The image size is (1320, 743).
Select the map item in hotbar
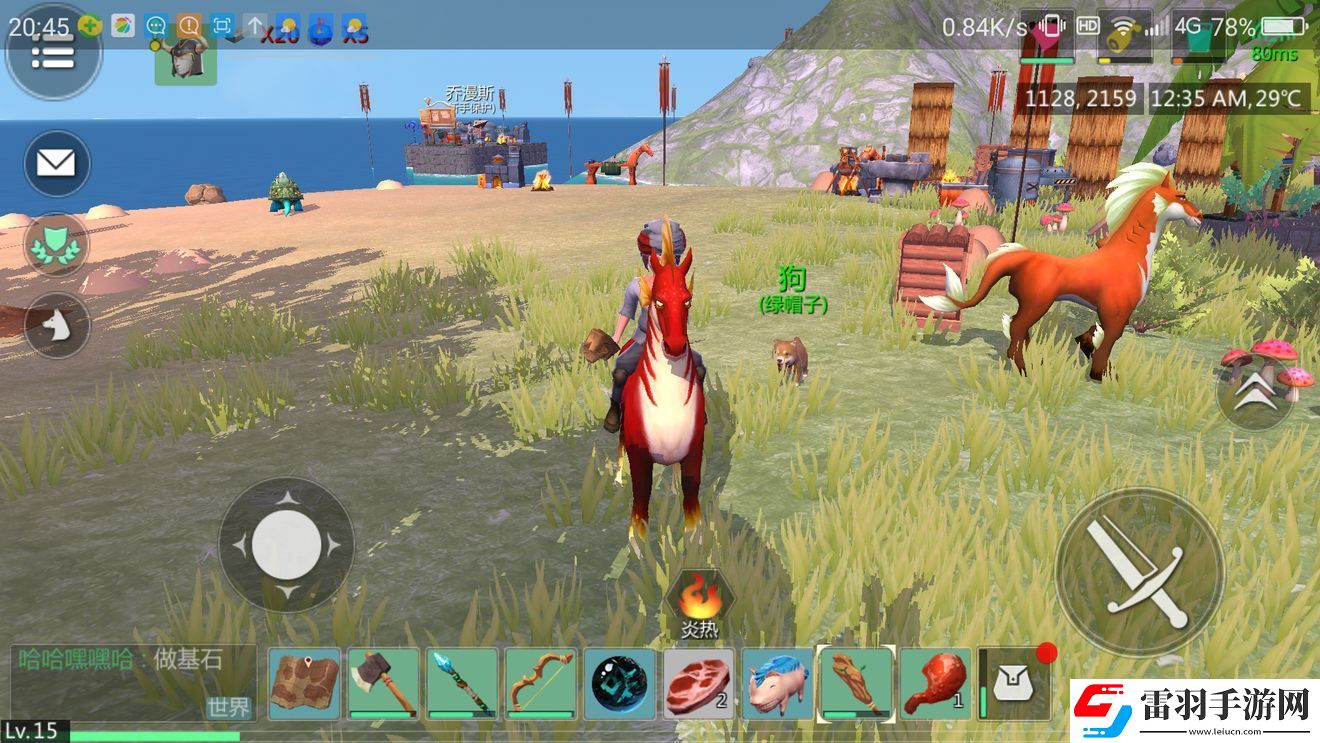tap(305, 684)
